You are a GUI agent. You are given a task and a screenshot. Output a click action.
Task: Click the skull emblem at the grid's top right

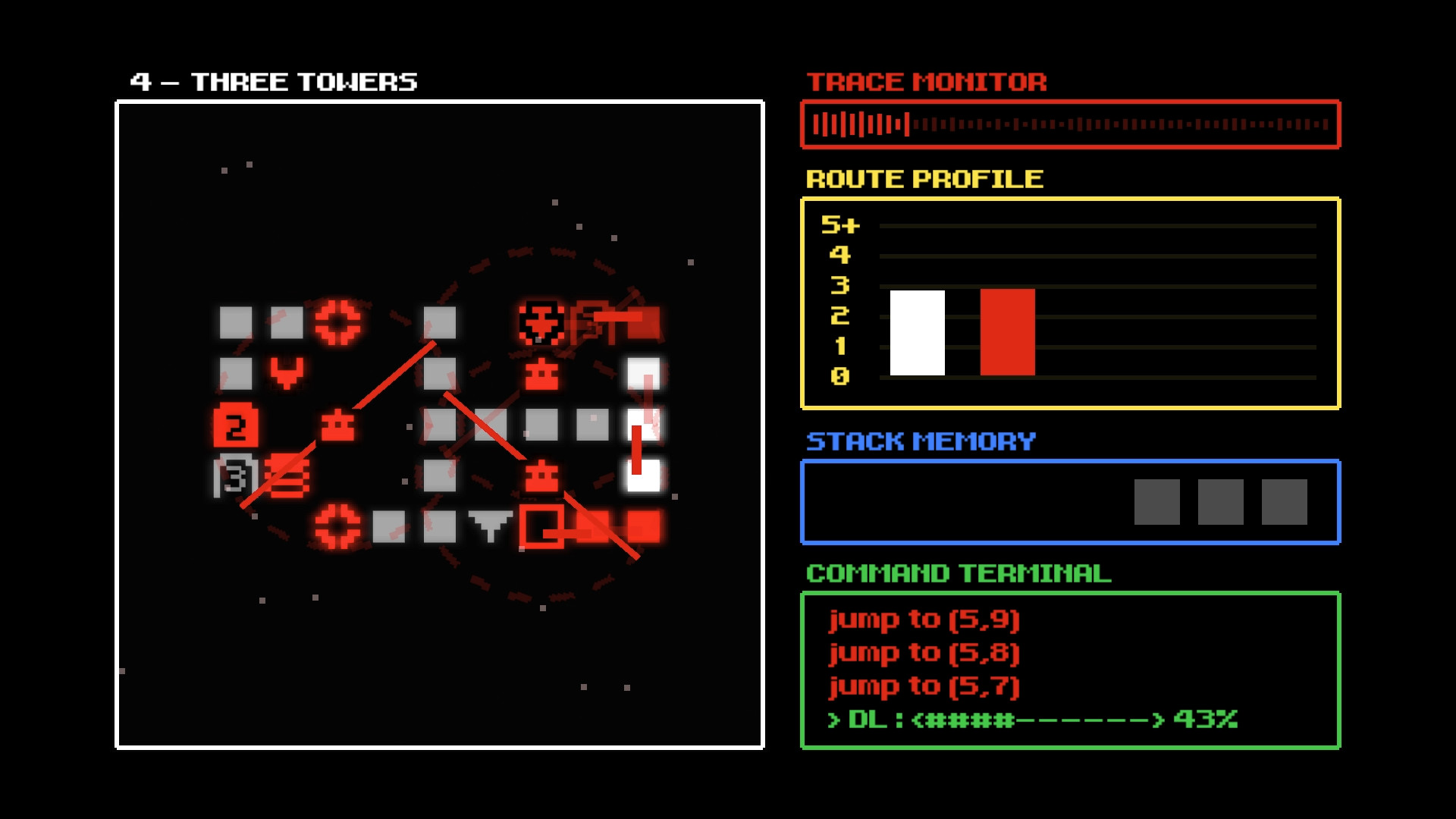click(541, 324)
